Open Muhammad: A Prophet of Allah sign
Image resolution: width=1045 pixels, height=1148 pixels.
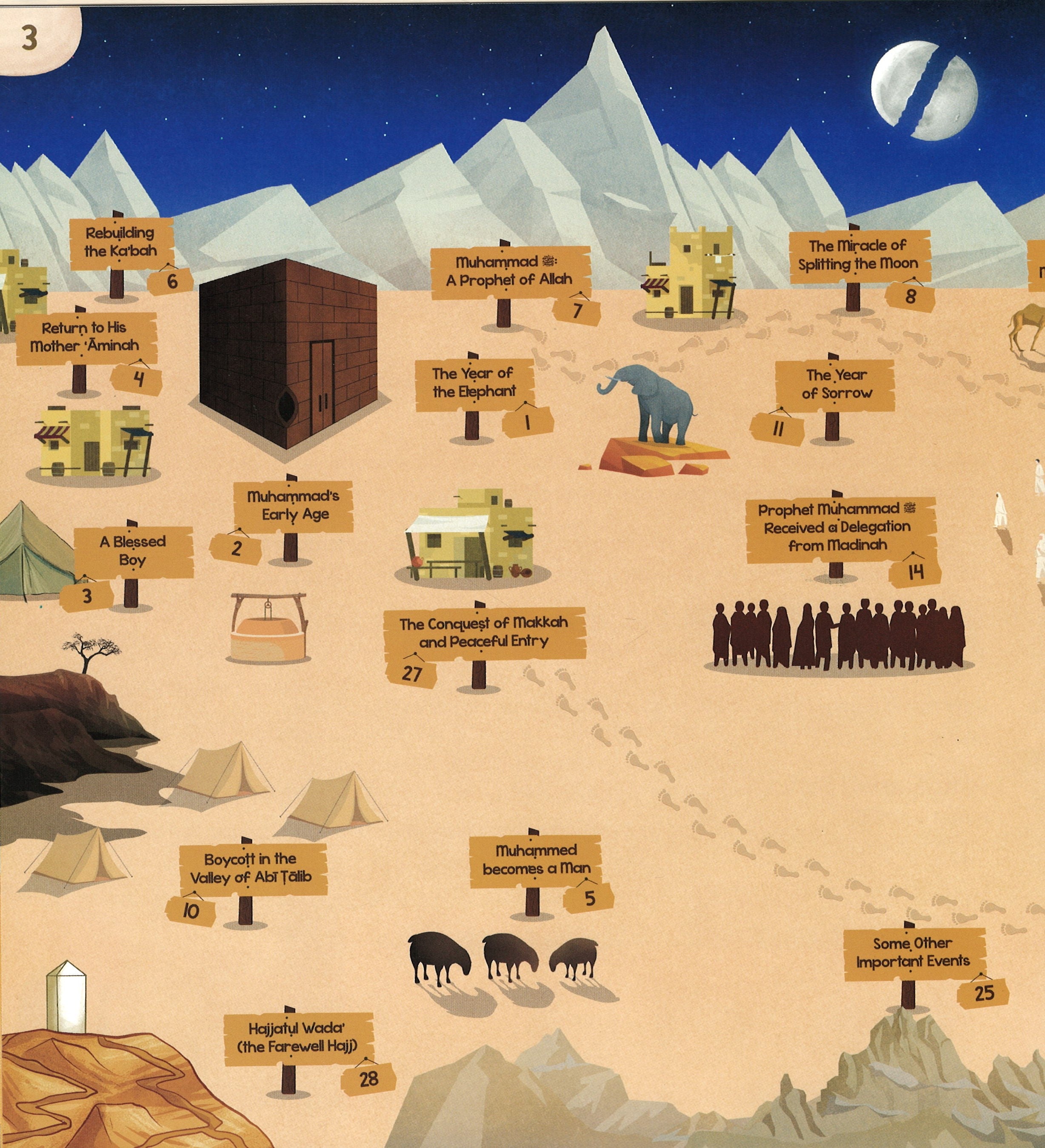(509, 272)
